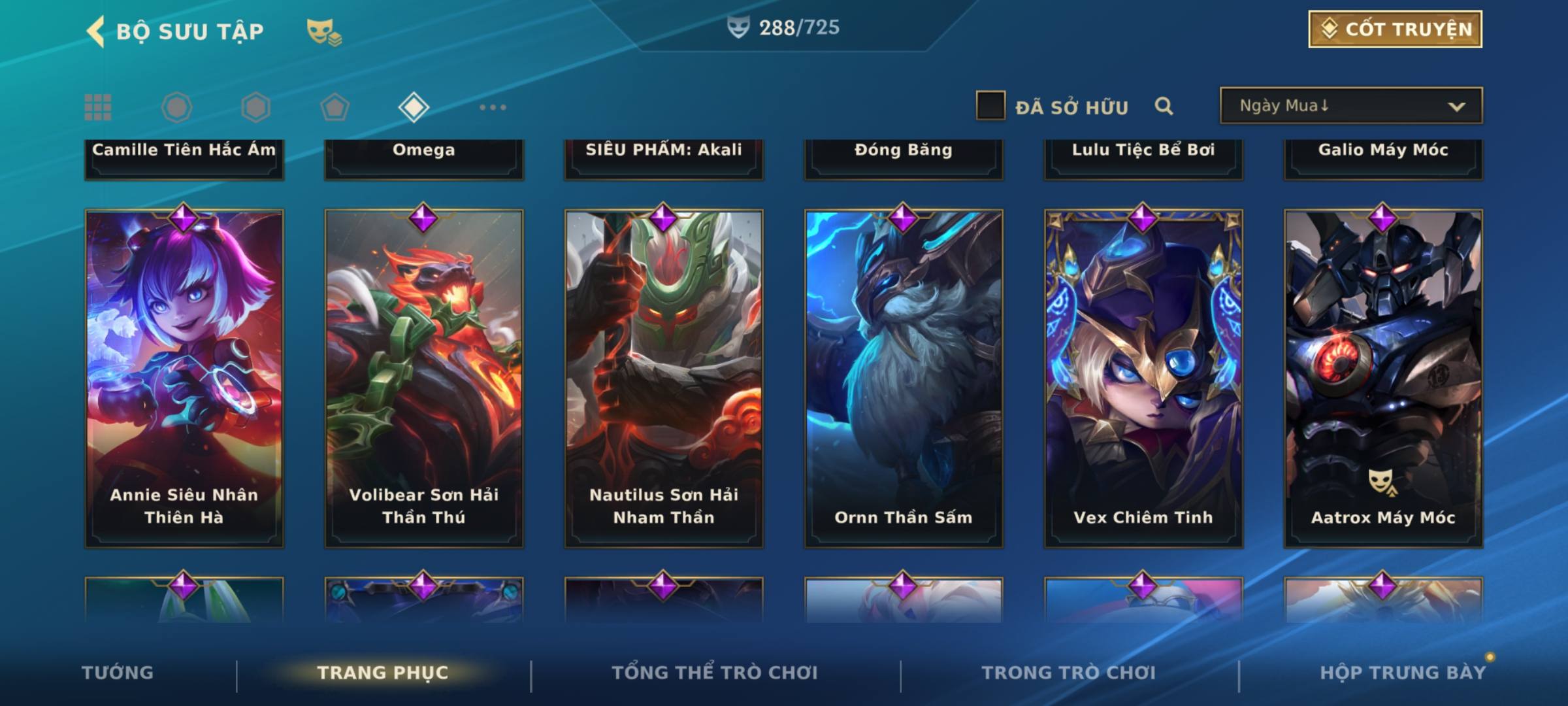The image size is (1568, 706).
Task: Show more filters via three dots
Action: (x=493, y=107)
